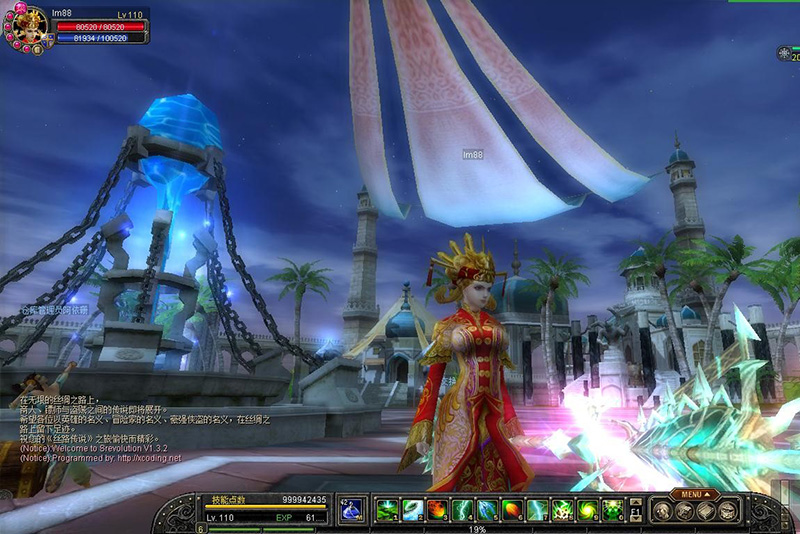This screenshot has width=800, height=534.
Task: Use the blue item slot left of hotbar
Action: pos(352,510)
